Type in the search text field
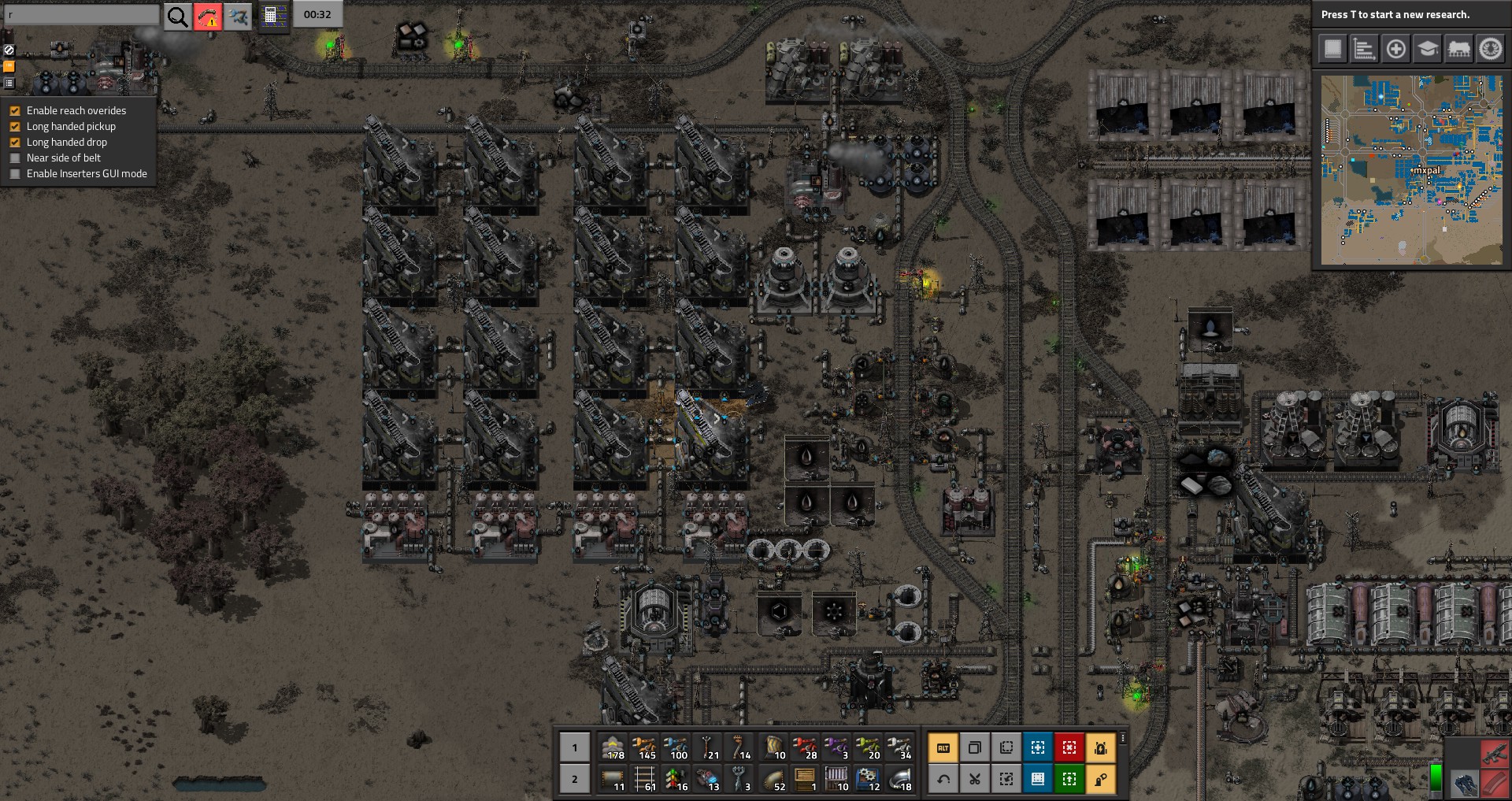The height and width of the screenshot is (801, 1512). click(82, 15)
